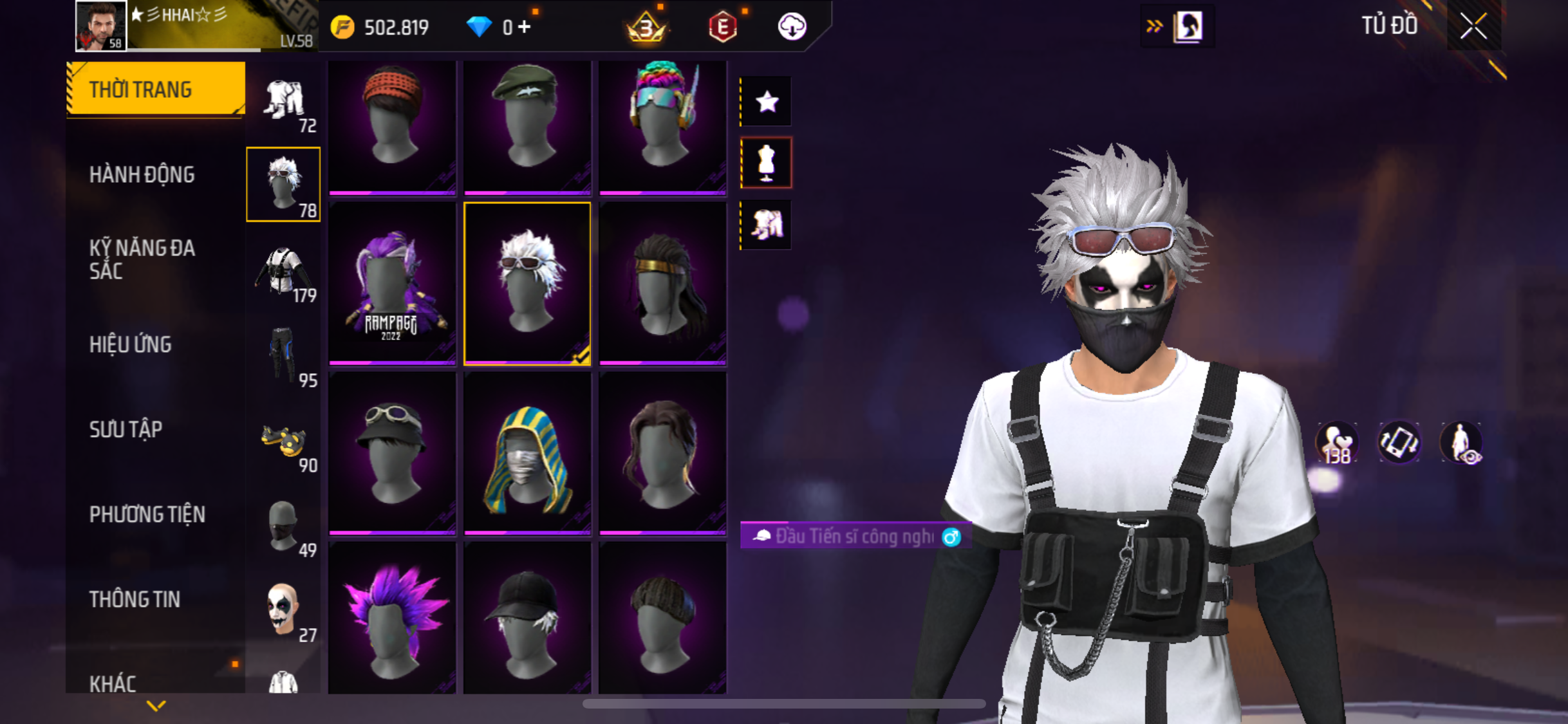Image resolution: width=1568 pixels, height=724 pixels.
Task: Choose the spiky purple mohawk hairstyle
Action: [x=392, y=617]
